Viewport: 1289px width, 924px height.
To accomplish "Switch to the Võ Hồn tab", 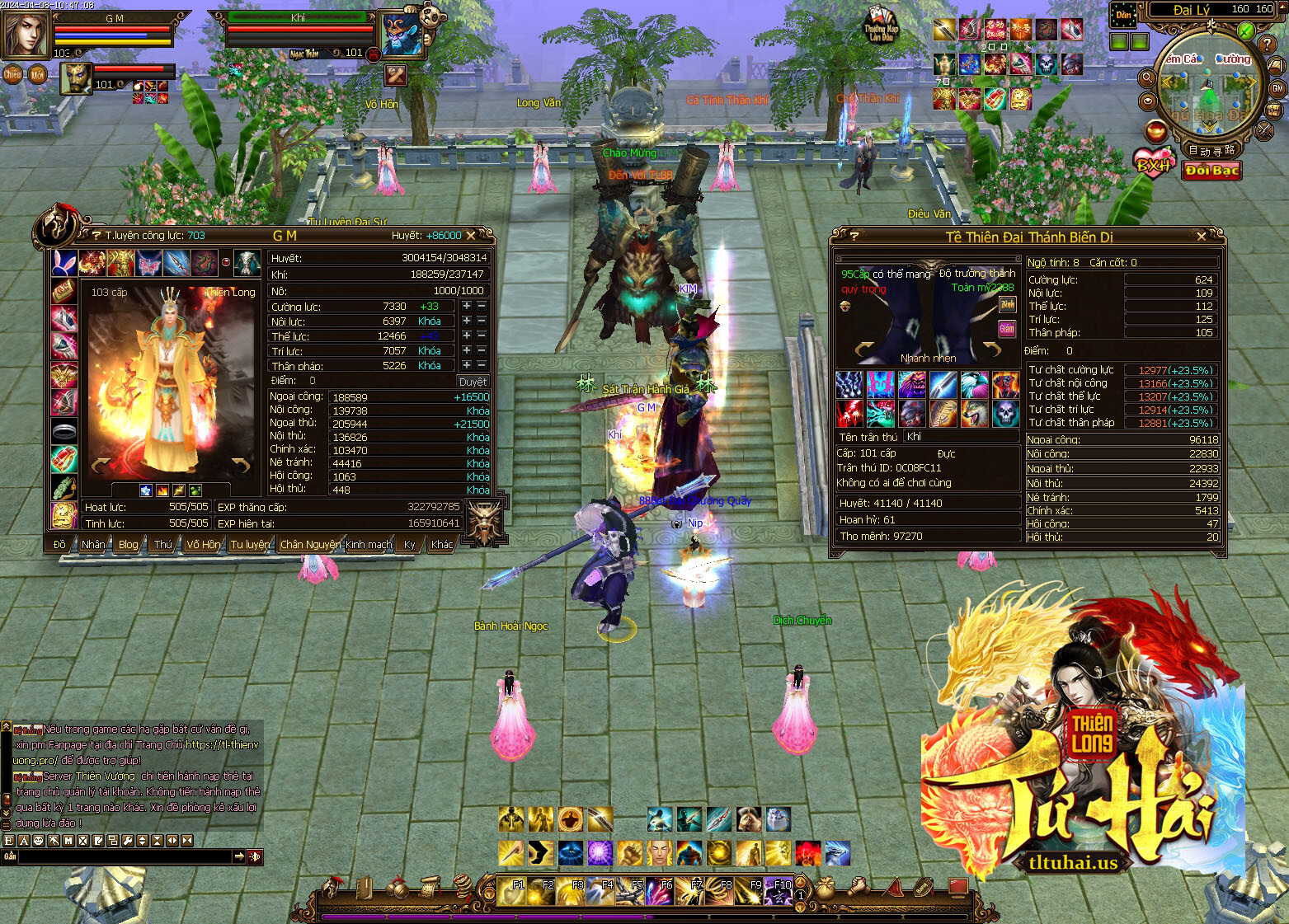I will click(203, 544).
